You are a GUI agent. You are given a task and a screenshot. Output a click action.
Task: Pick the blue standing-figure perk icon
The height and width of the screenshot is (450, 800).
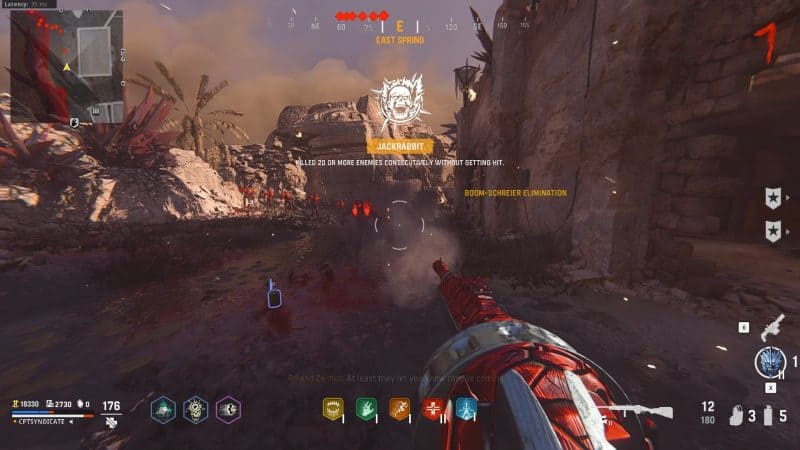466,408
